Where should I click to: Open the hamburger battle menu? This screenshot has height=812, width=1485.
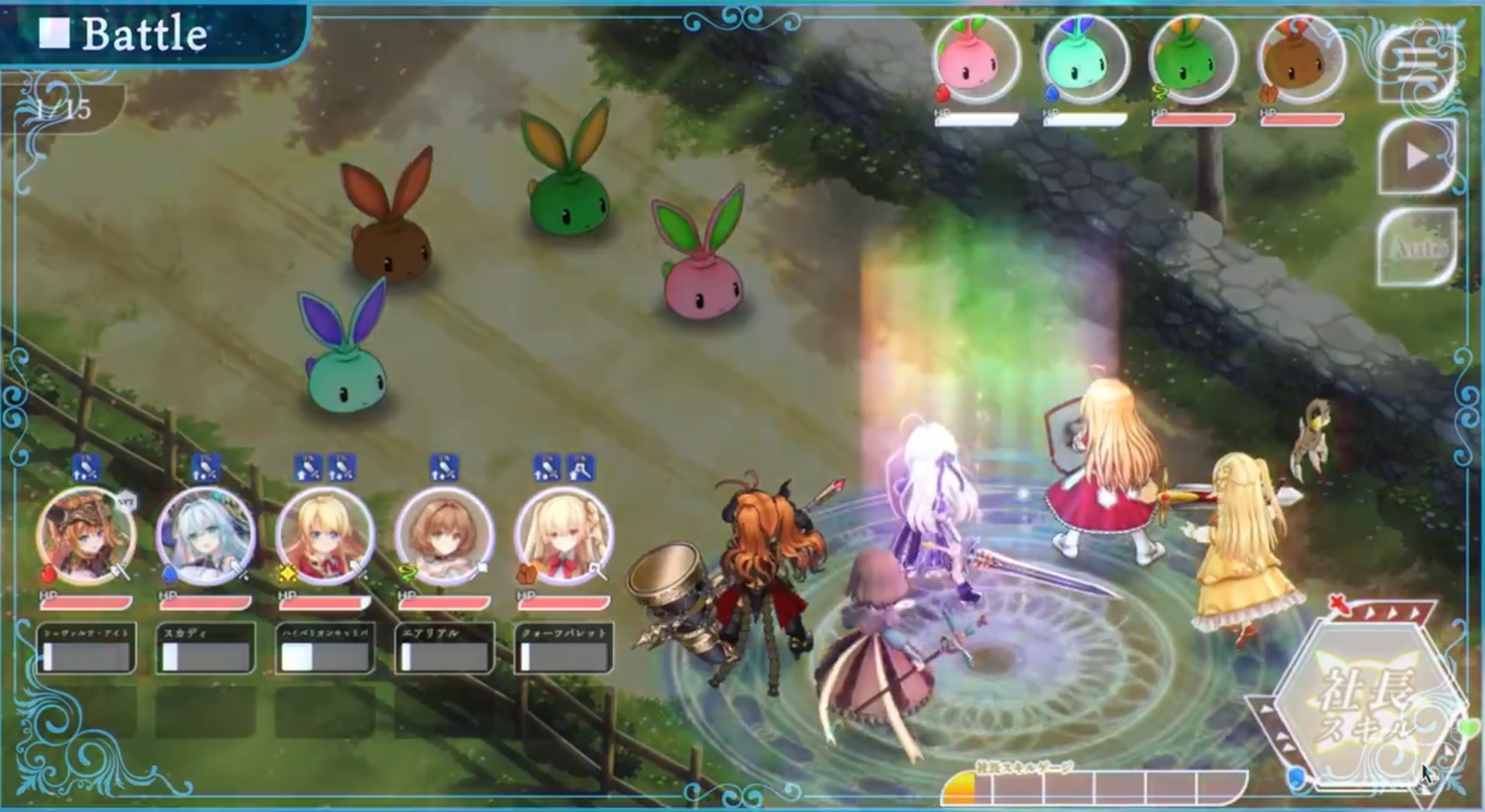[1419, 66]
